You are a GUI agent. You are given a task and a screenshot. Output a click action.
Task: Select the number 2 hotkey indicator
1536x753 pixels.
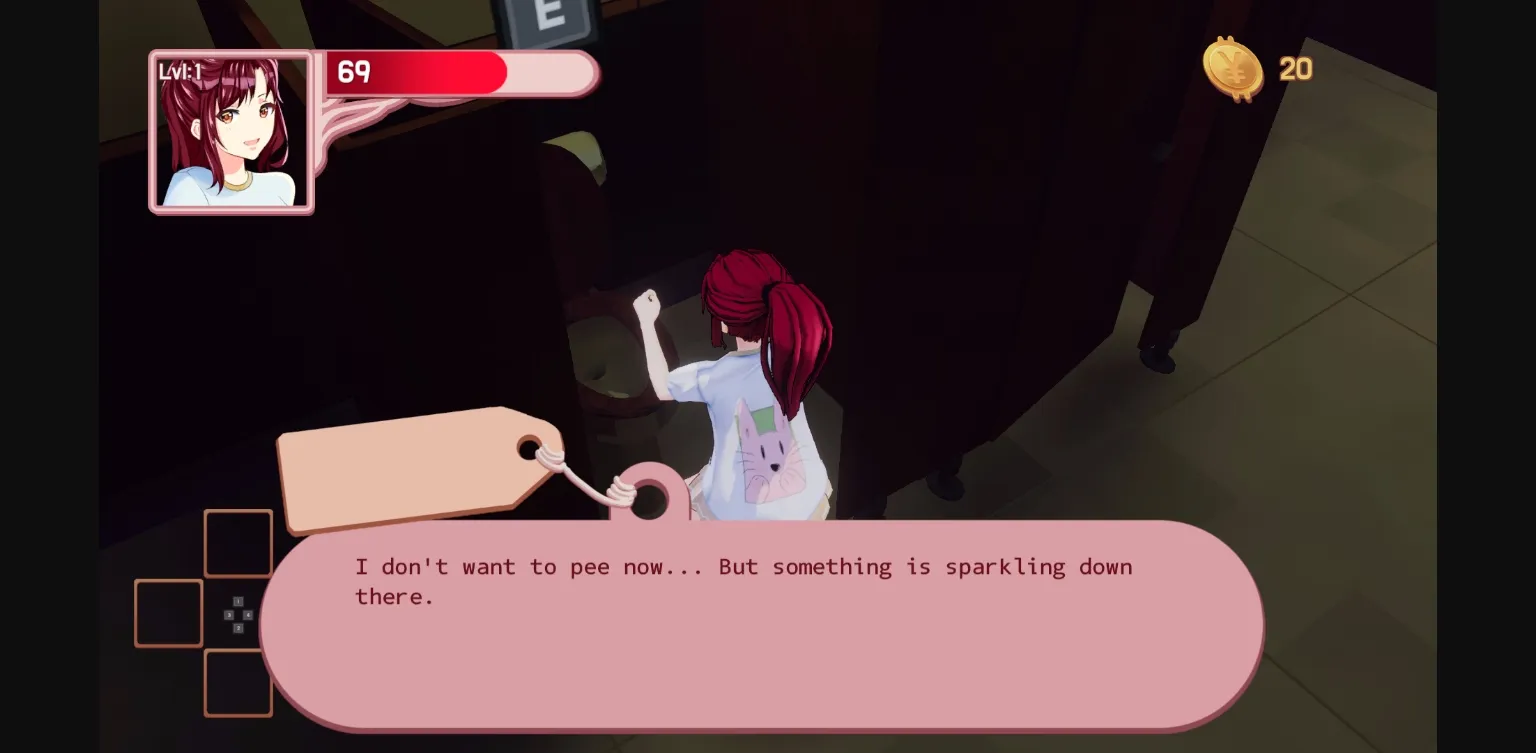239,628
